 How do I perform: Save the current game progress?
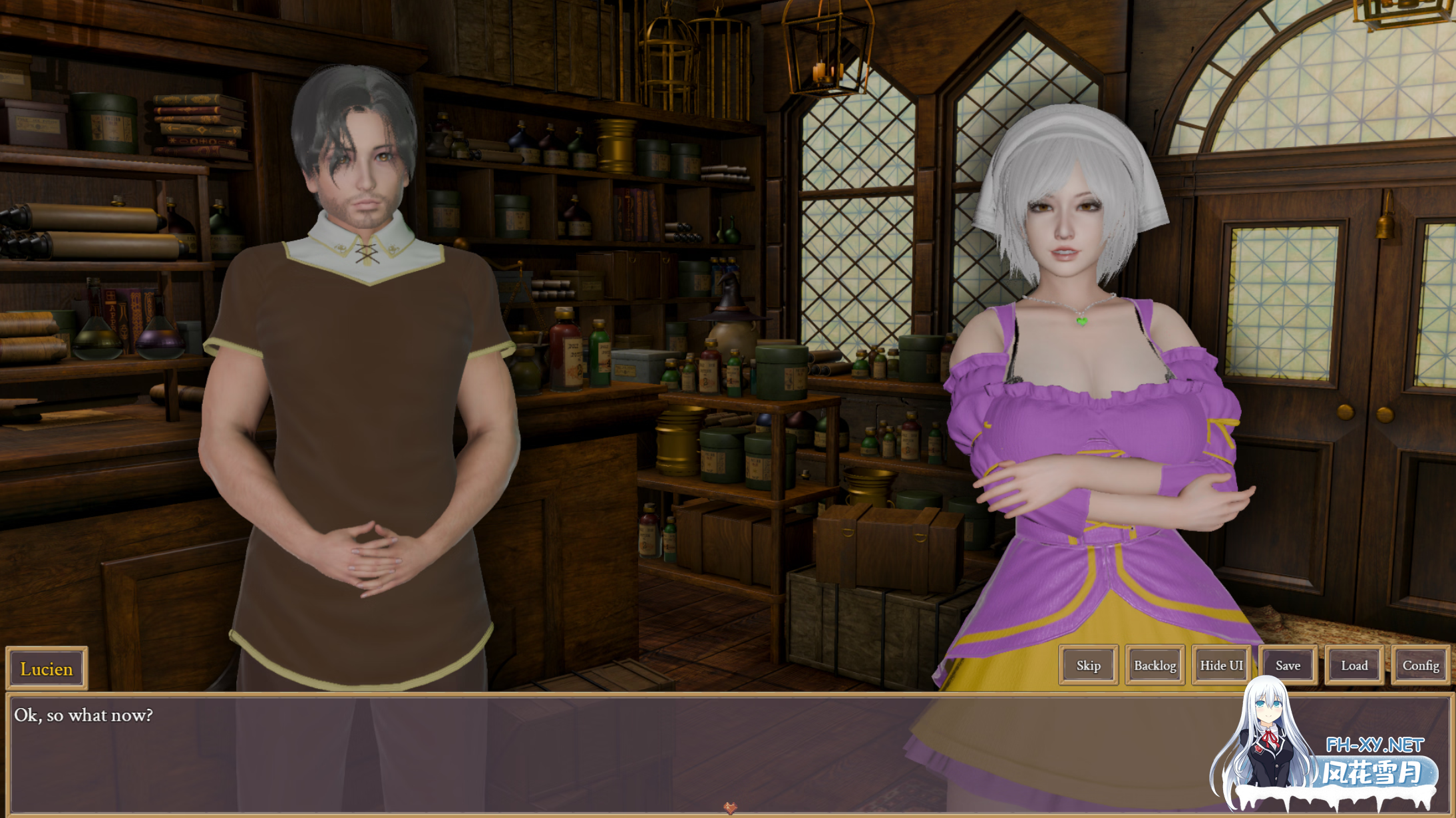tap(1287, 665)
